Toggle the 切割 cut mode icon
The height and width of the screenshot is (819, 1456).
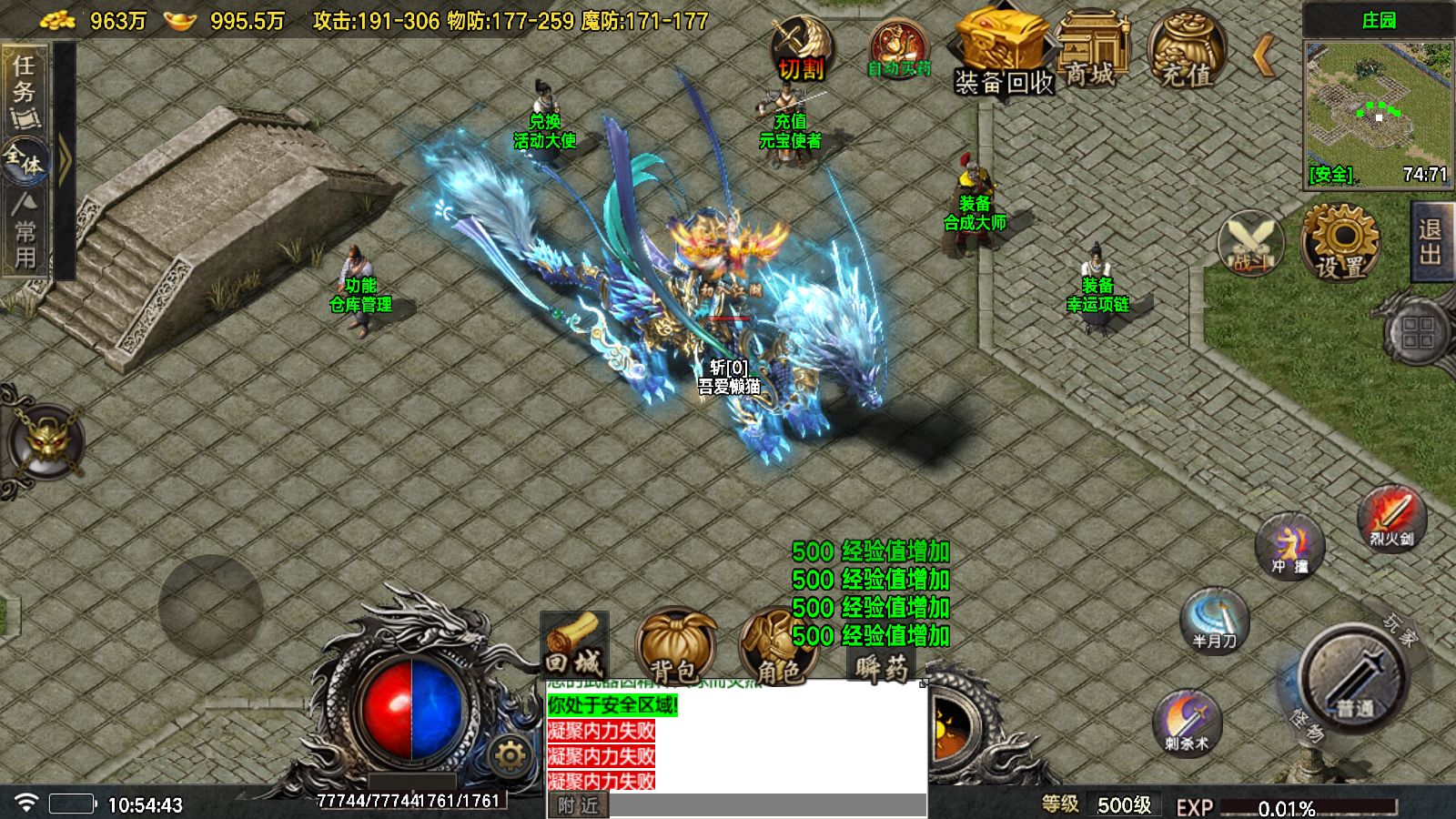pos(803,45)
